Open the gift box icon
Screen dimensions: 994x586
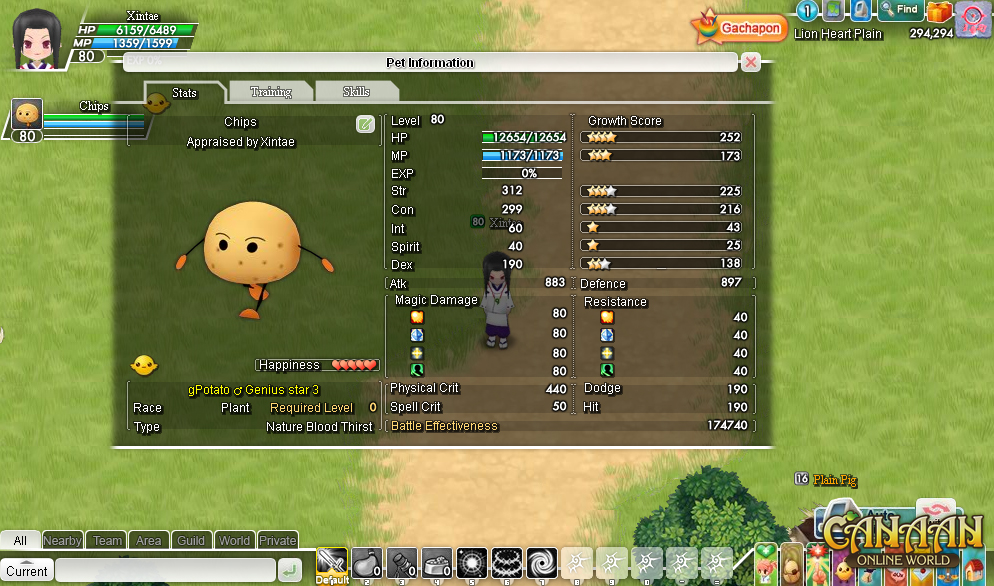click(x=939, y=12)
